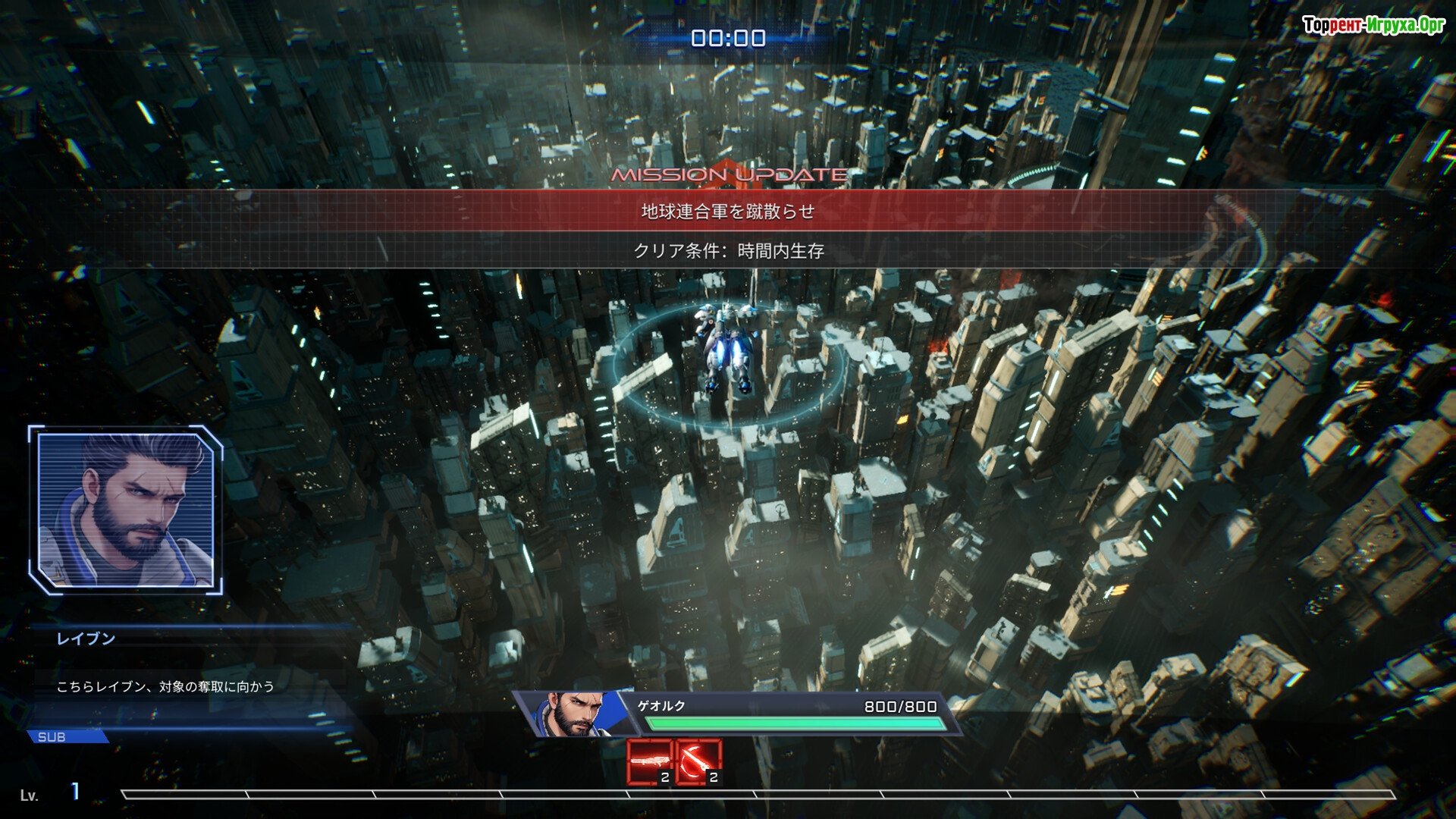Select the red rifle weapon icon
Viewport: 1456px width, 819px height.
(x=650, y=761)
